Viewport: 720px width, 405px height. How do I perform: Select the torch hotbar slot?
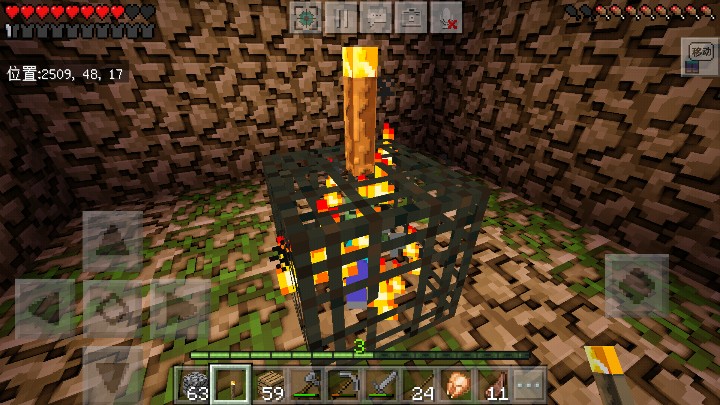pos(232,384)
